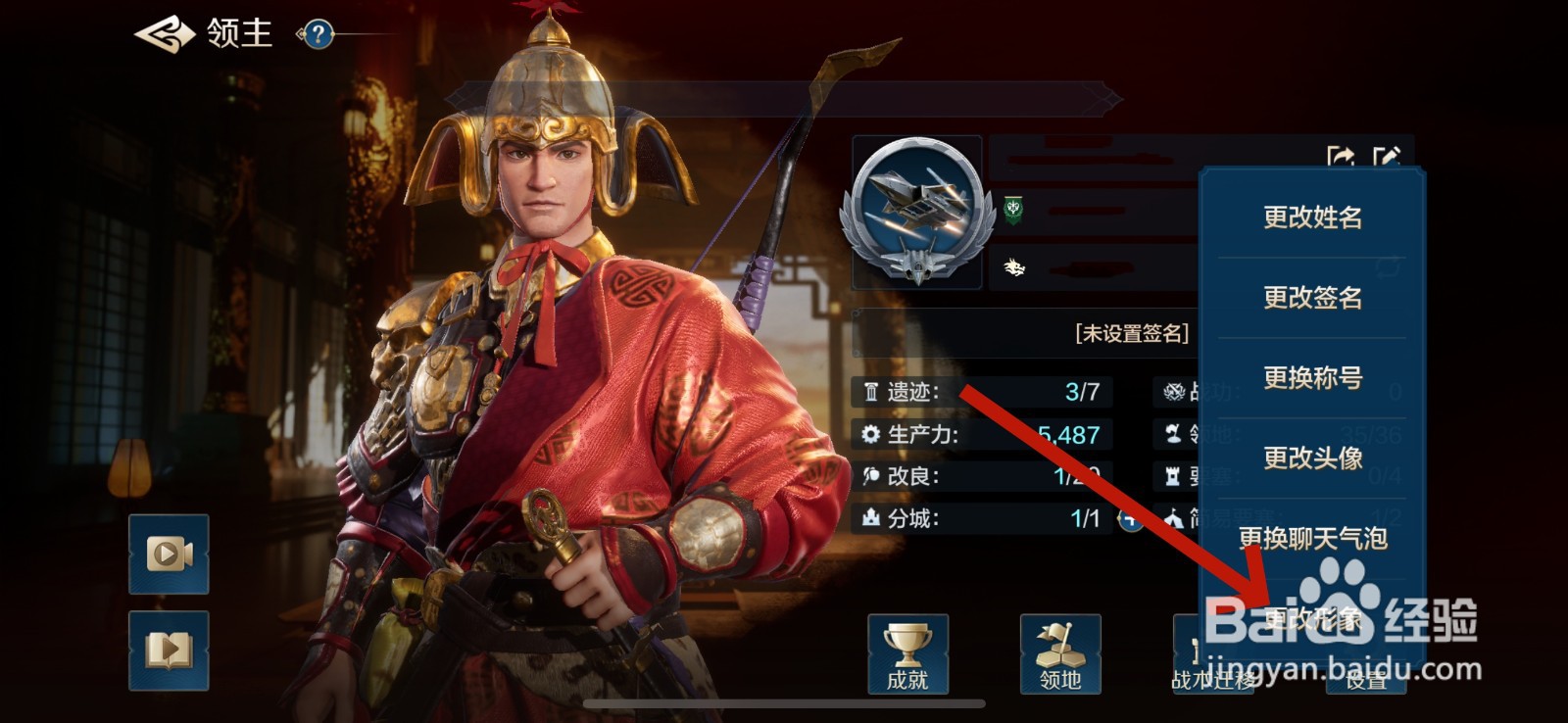Select the 生产力 gear icon

click(x=871, y=434)
